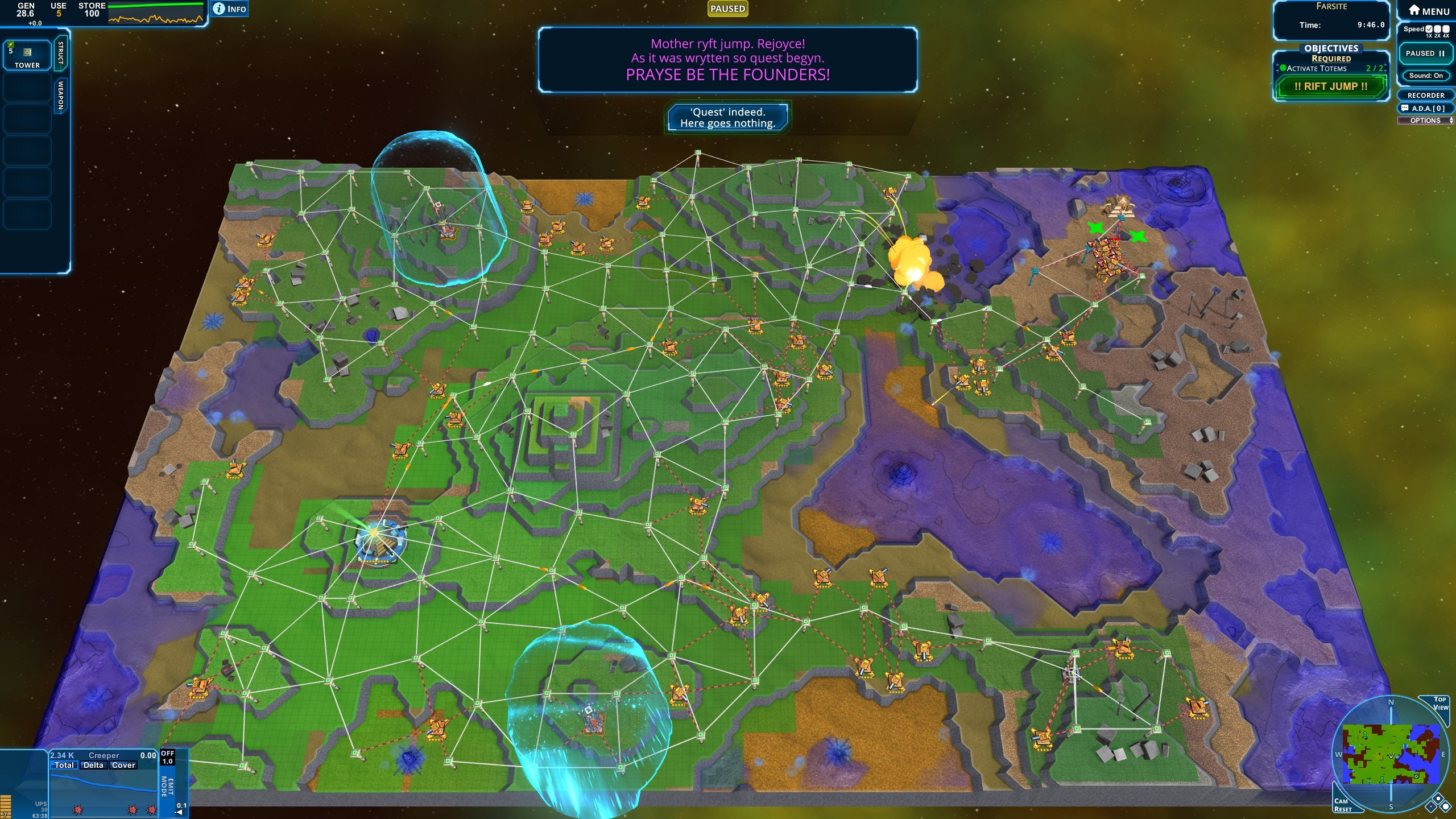The image size is (1456, 819).
Task: Set game speed to 4X
Action: point(1446,29)
